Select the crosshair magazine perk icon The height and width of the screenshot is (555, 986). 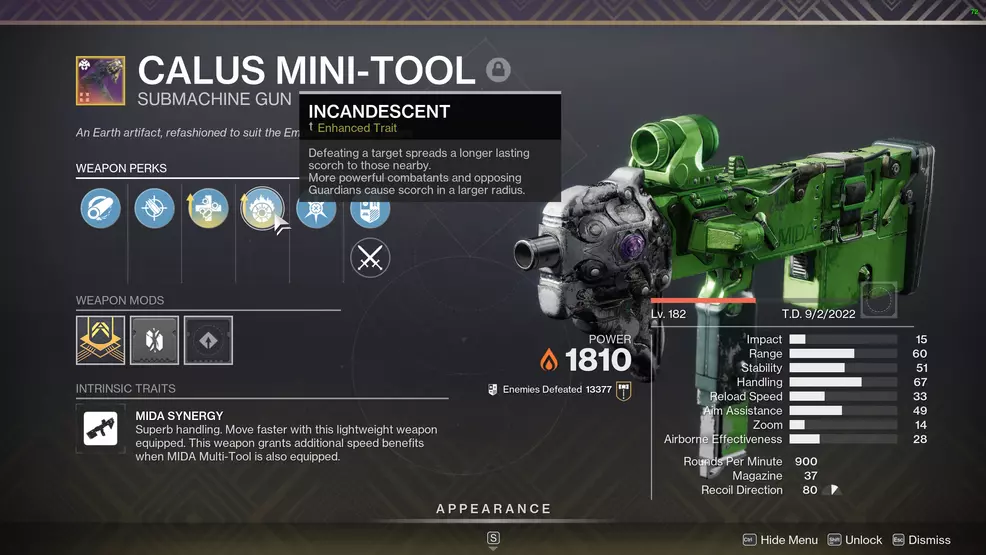pyautogui.click(x=154, y=209)
